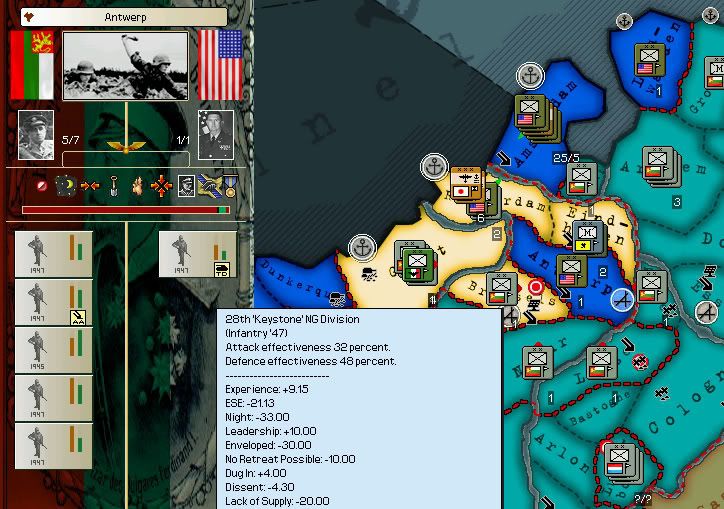
Task: Select the 1945 infantry division card
Action: pos(53,350)
